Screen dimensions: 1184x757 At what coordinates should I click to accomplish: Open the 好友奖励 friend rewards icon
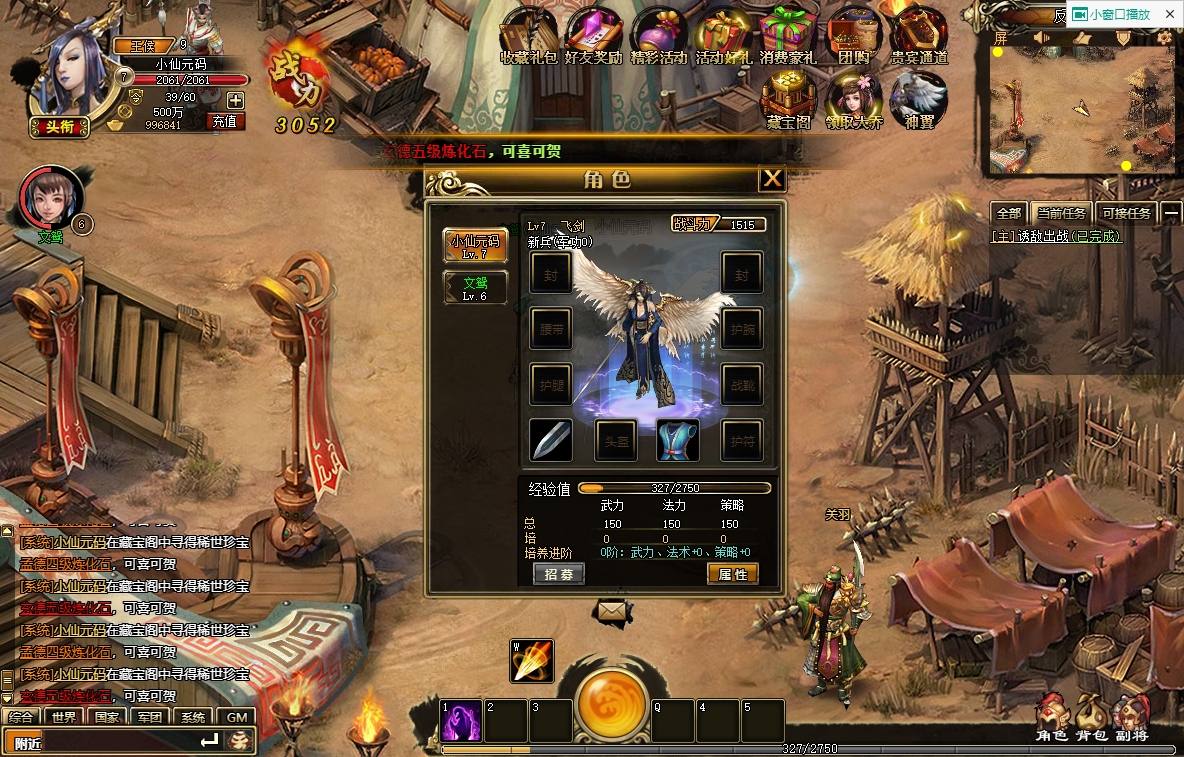point(593,35)
